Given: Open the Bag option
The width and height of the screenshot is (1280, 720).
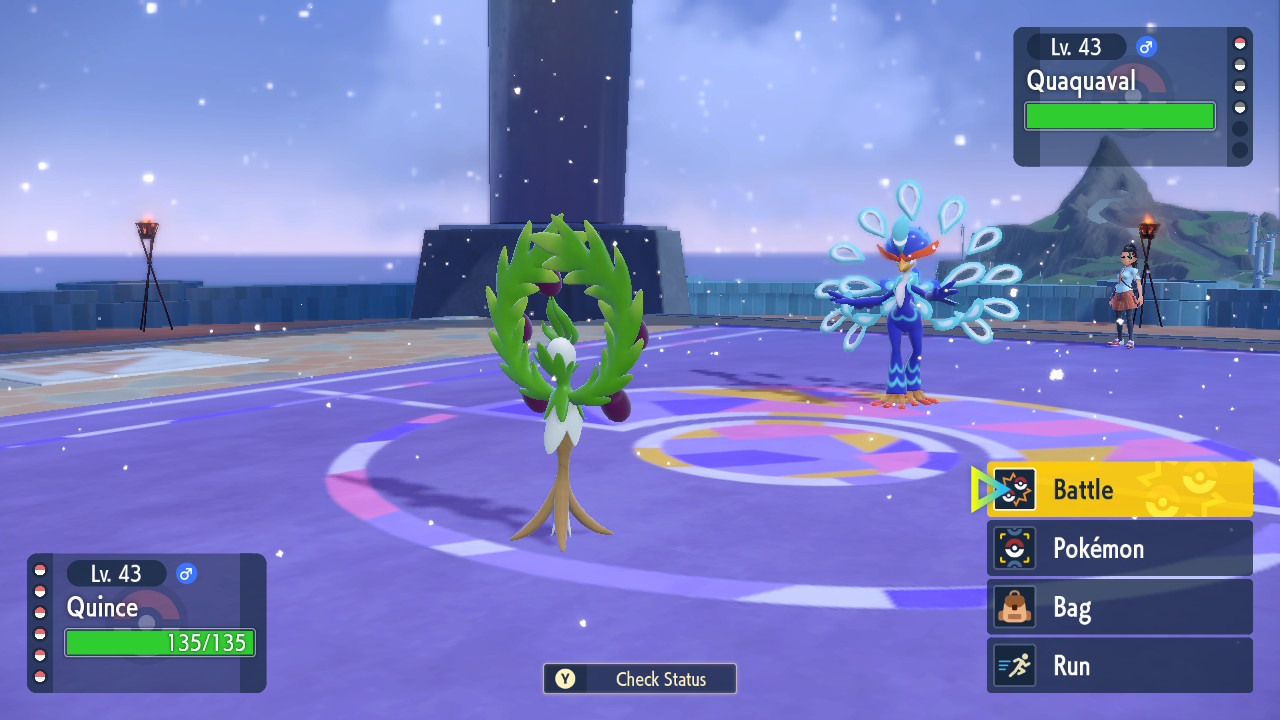Looking at the screenshot, I should pos(1119,607).
